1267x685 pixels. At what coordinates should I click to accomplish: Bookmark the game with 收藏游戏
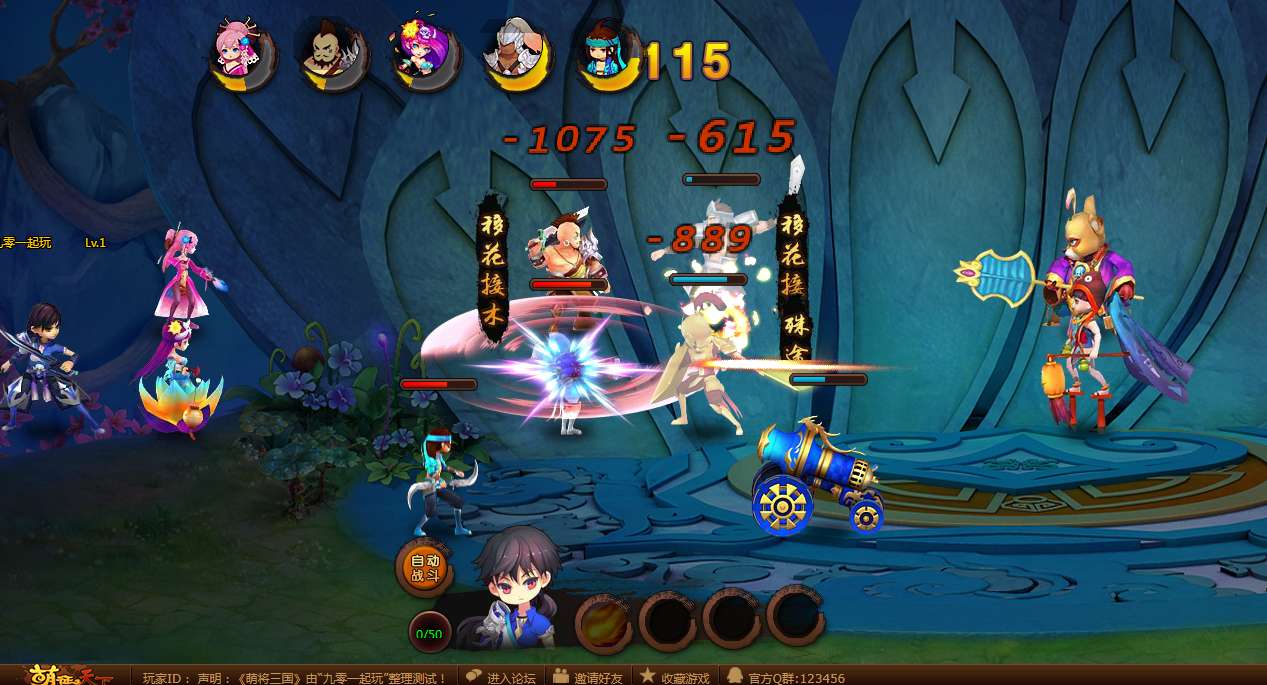[675, 677]
